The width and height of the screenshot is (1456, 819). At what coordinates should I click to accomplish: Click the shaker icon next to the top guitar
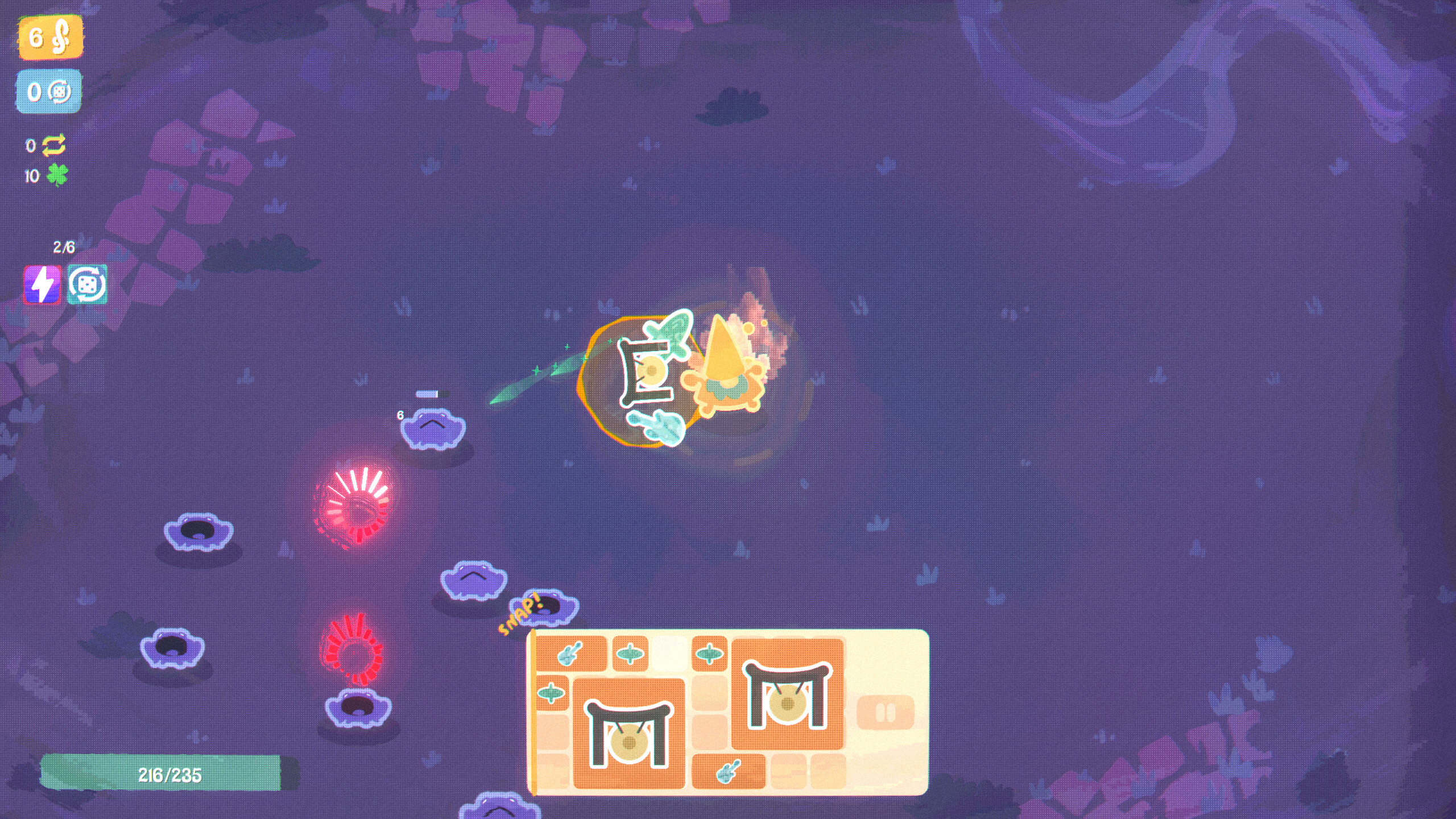630,655
